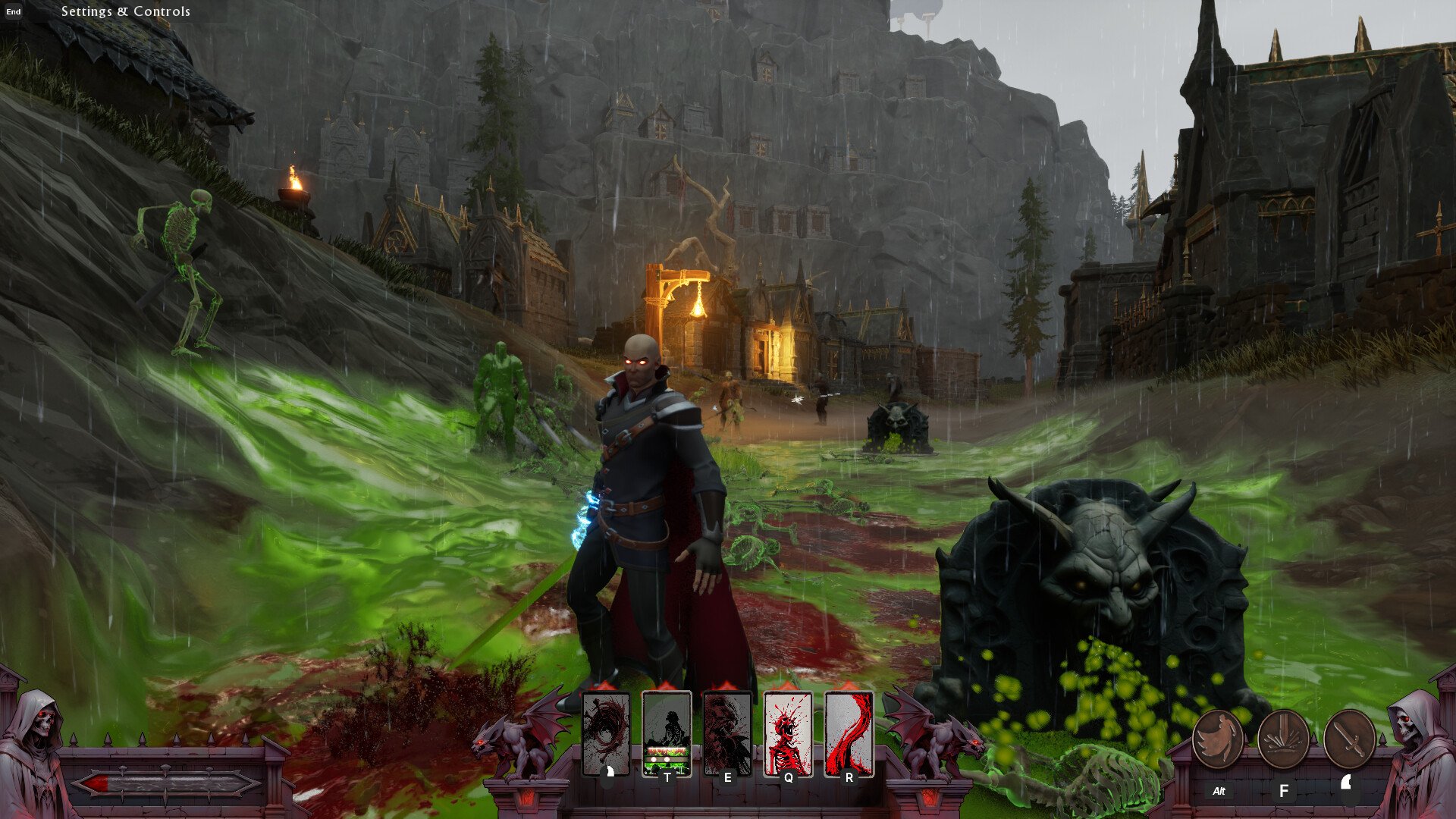This screenshot has height=819, width=1456.
Task: Use the sword attack ability
Action: tap(1349, 739)
